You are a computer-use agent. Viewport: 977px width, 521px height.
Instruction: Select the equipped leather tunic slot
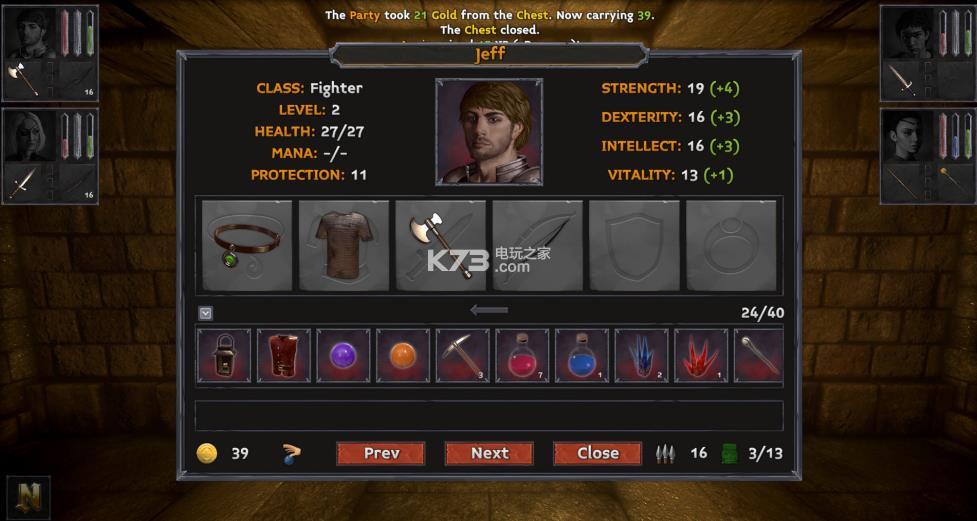coord(344,245)
